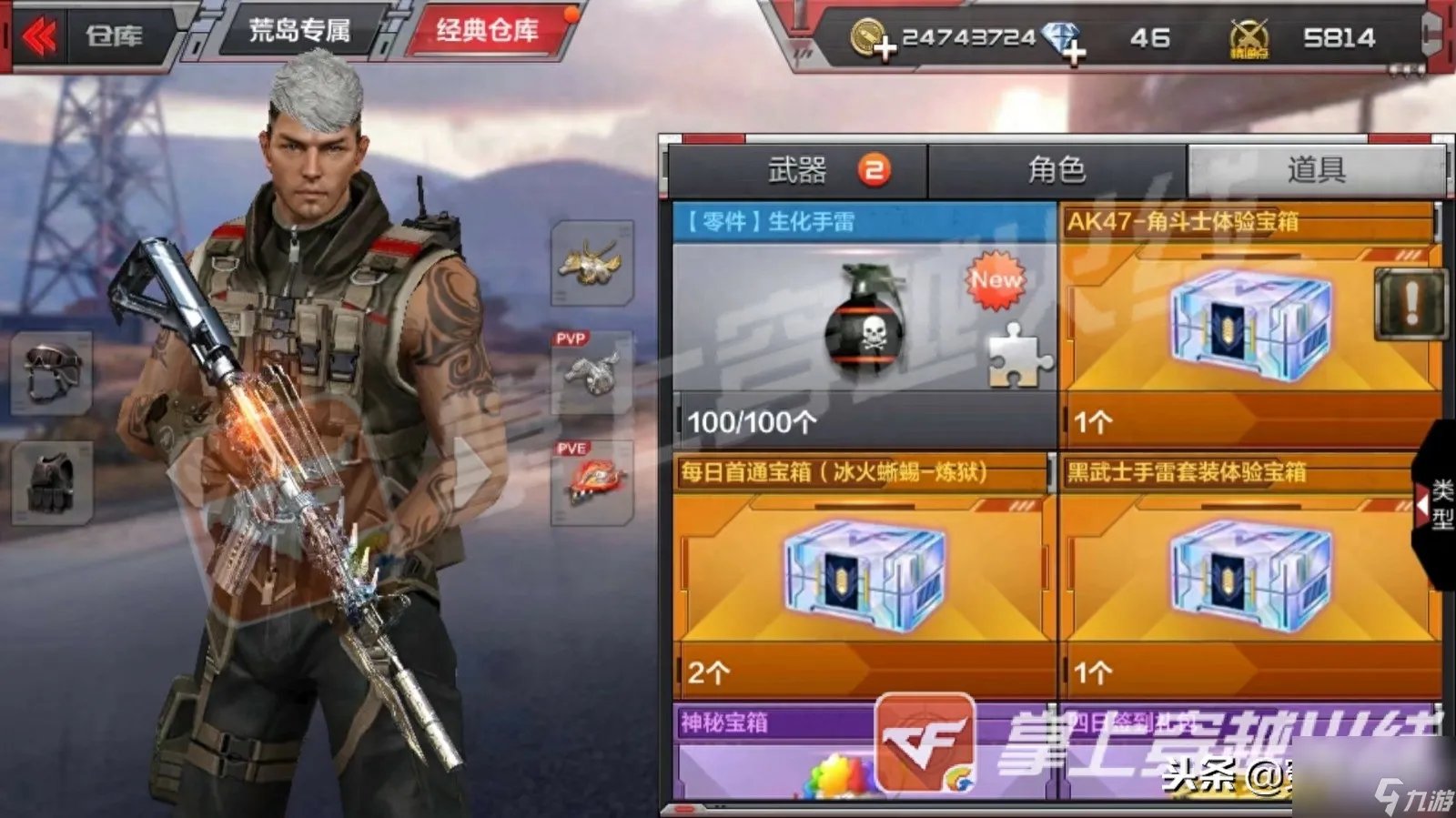Select the 经典仓库 warehouse button
The image size is (1456, 818).
click(485, 30)
